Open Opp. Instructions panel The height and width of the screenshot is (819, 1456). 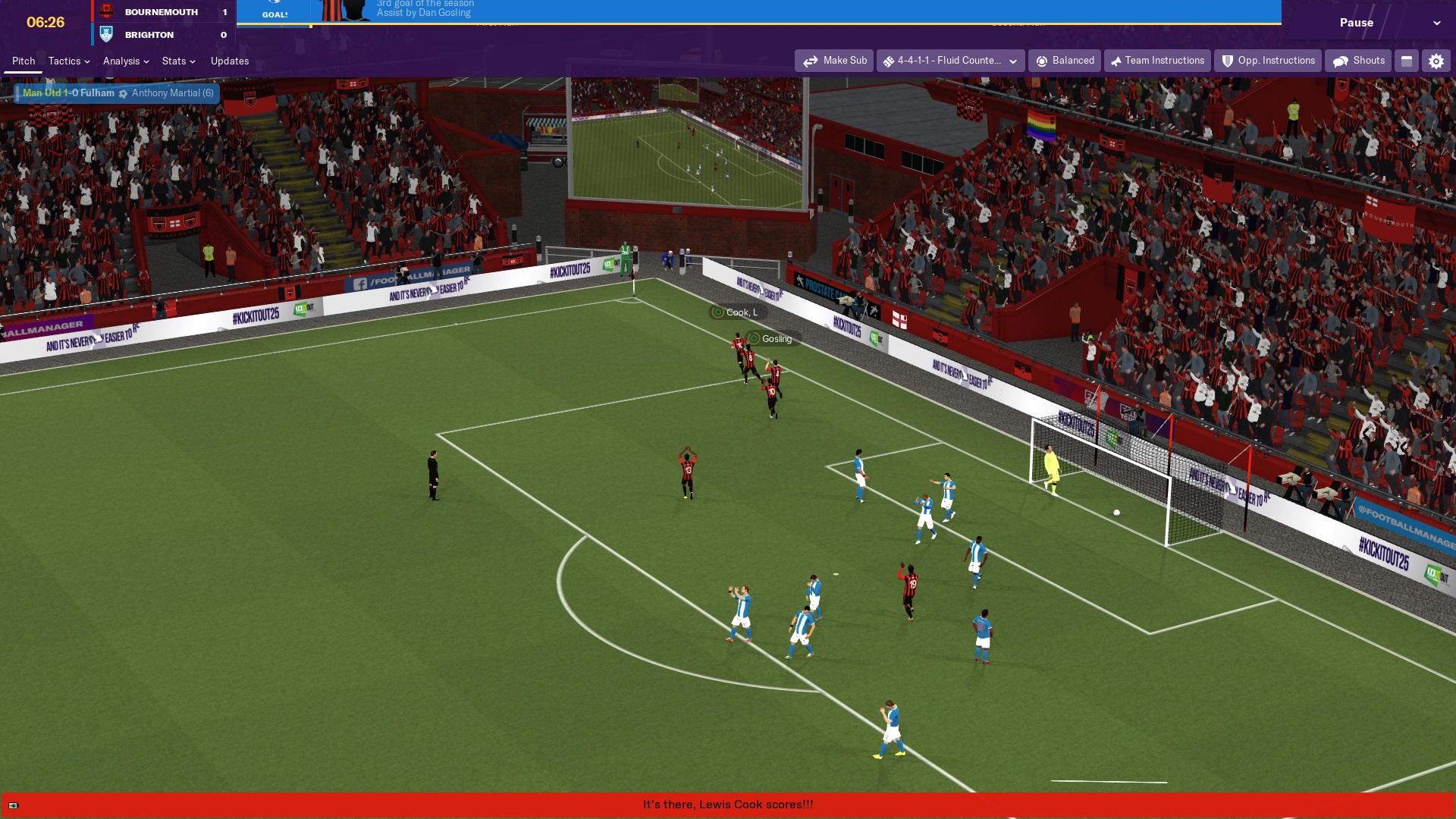point(1268,61)
